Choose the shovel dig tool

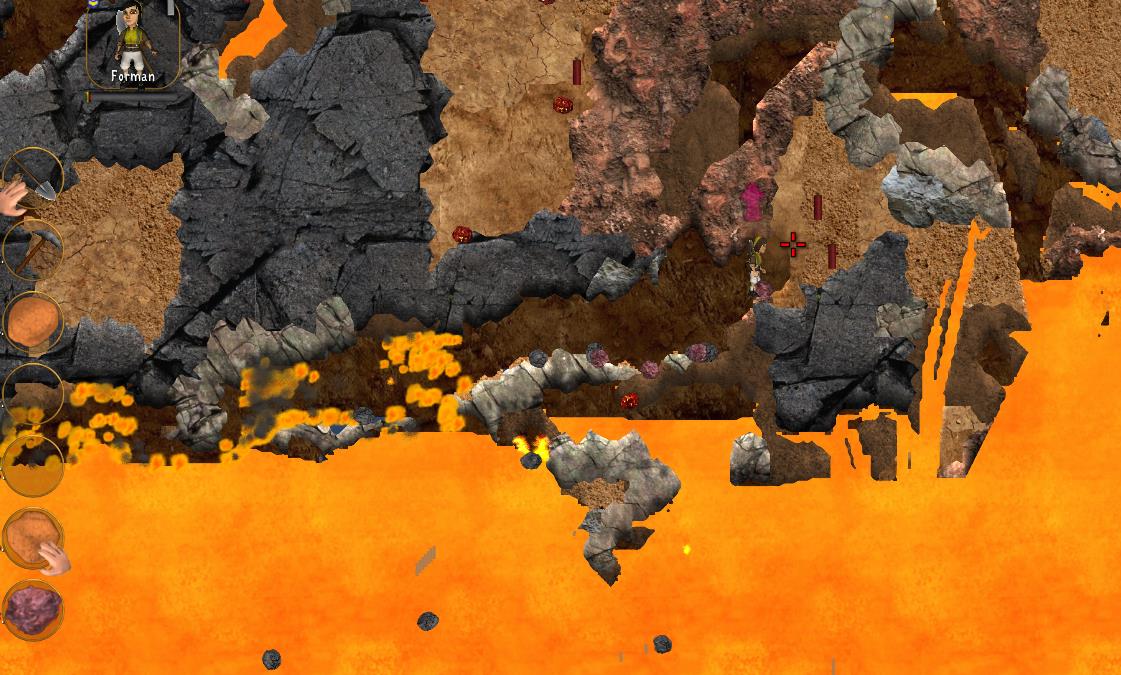click(33, 179)
